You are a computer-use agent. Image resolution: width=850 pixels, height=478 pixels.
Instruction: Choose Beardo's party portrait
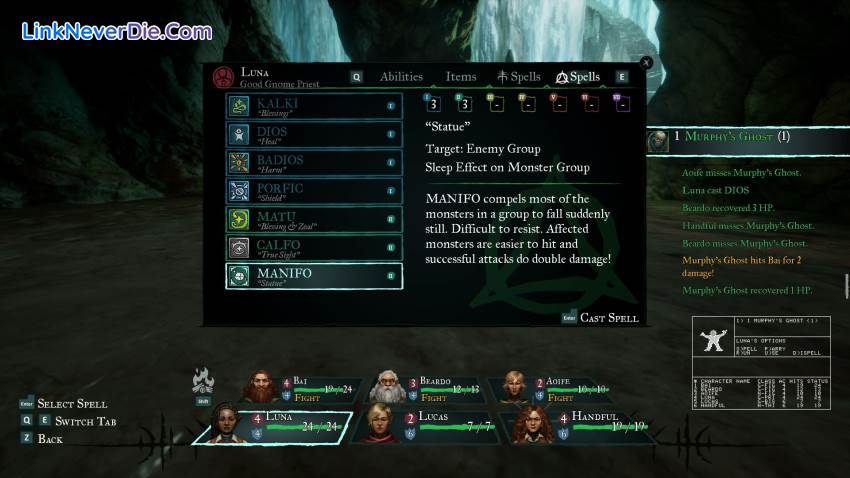(x=430, y=388)
